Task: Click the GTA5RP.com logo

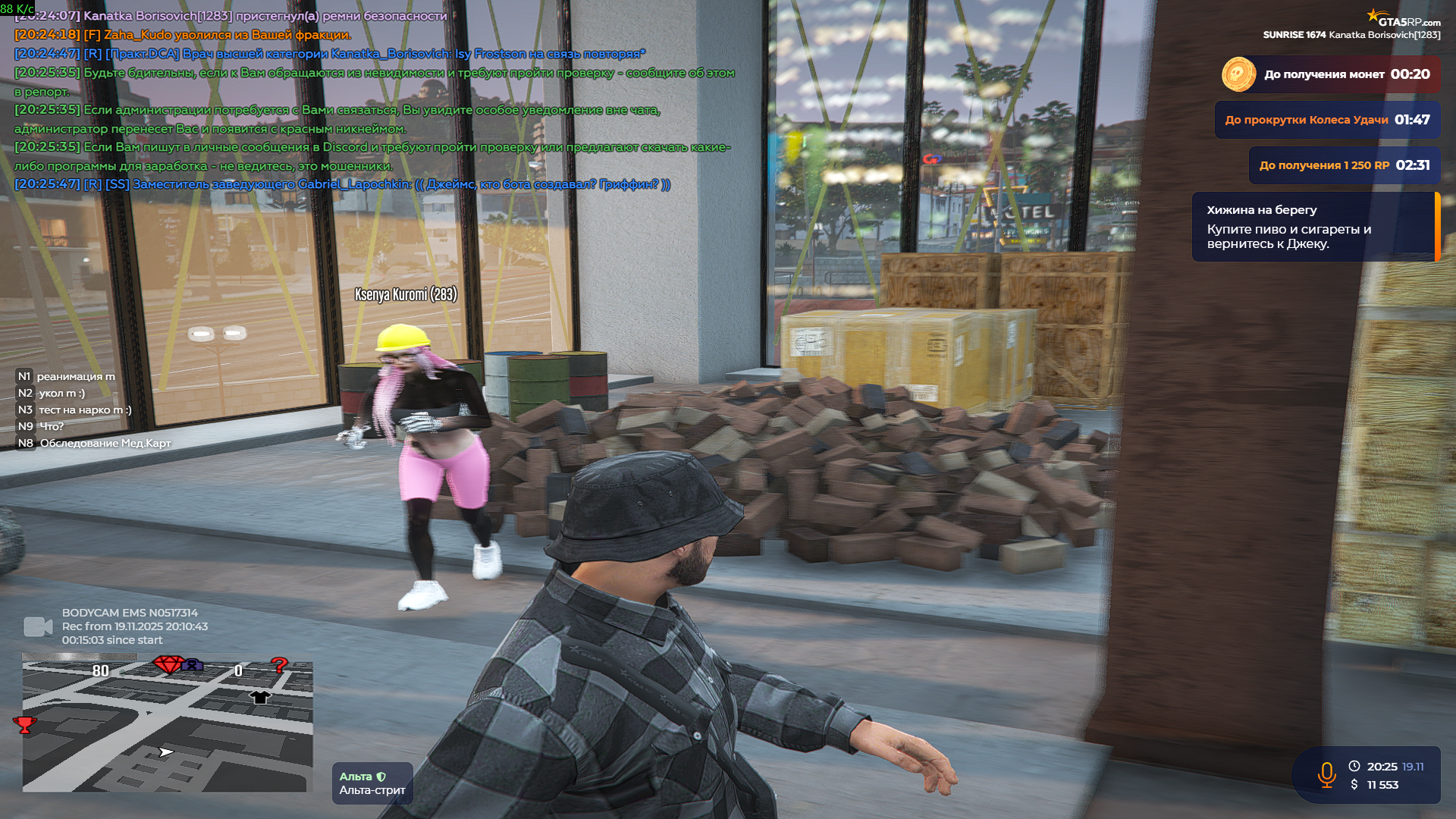Action: [1404, 19]
